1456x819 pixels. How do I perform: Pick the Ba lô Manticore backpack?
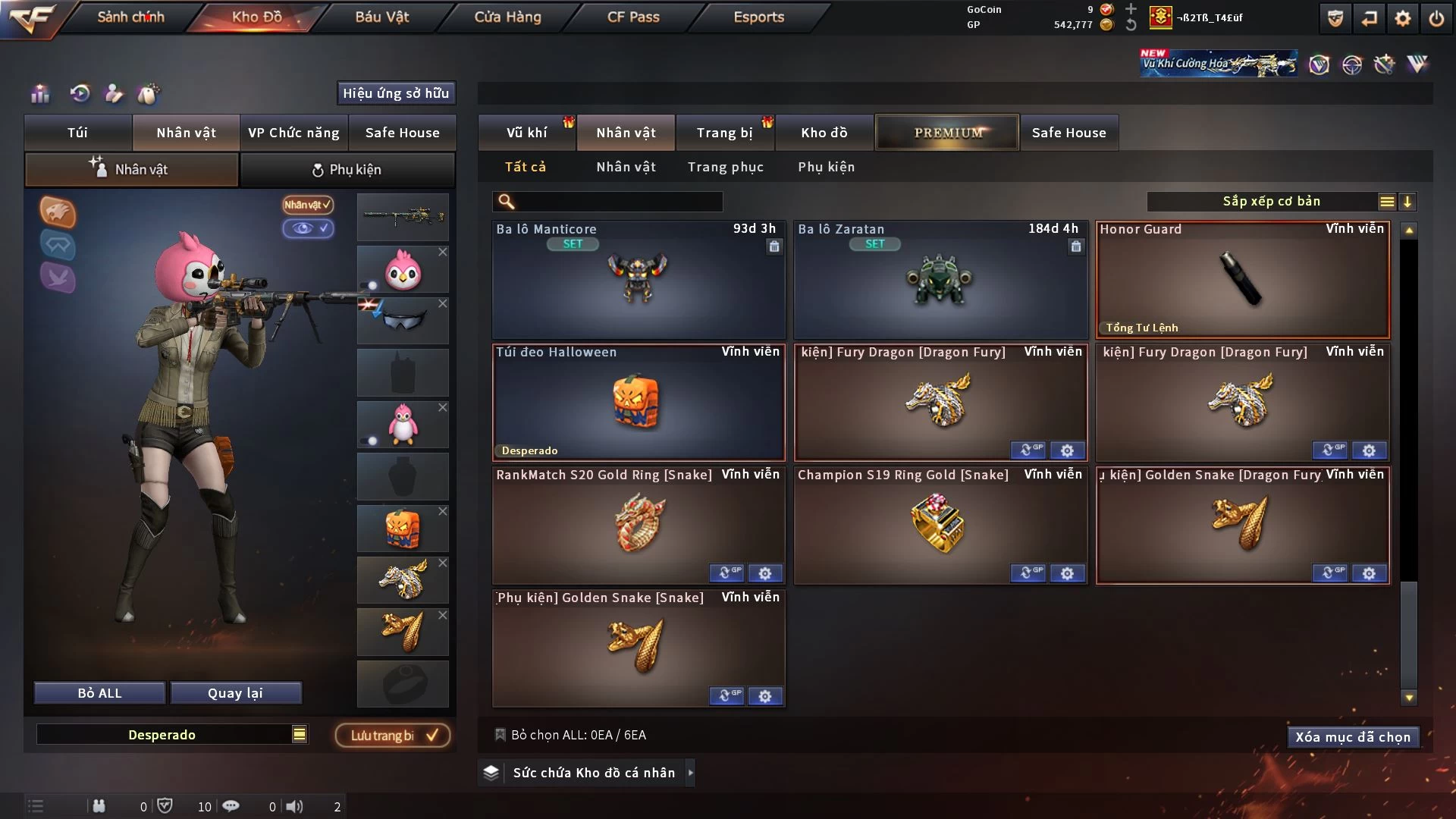pos(638,281)
